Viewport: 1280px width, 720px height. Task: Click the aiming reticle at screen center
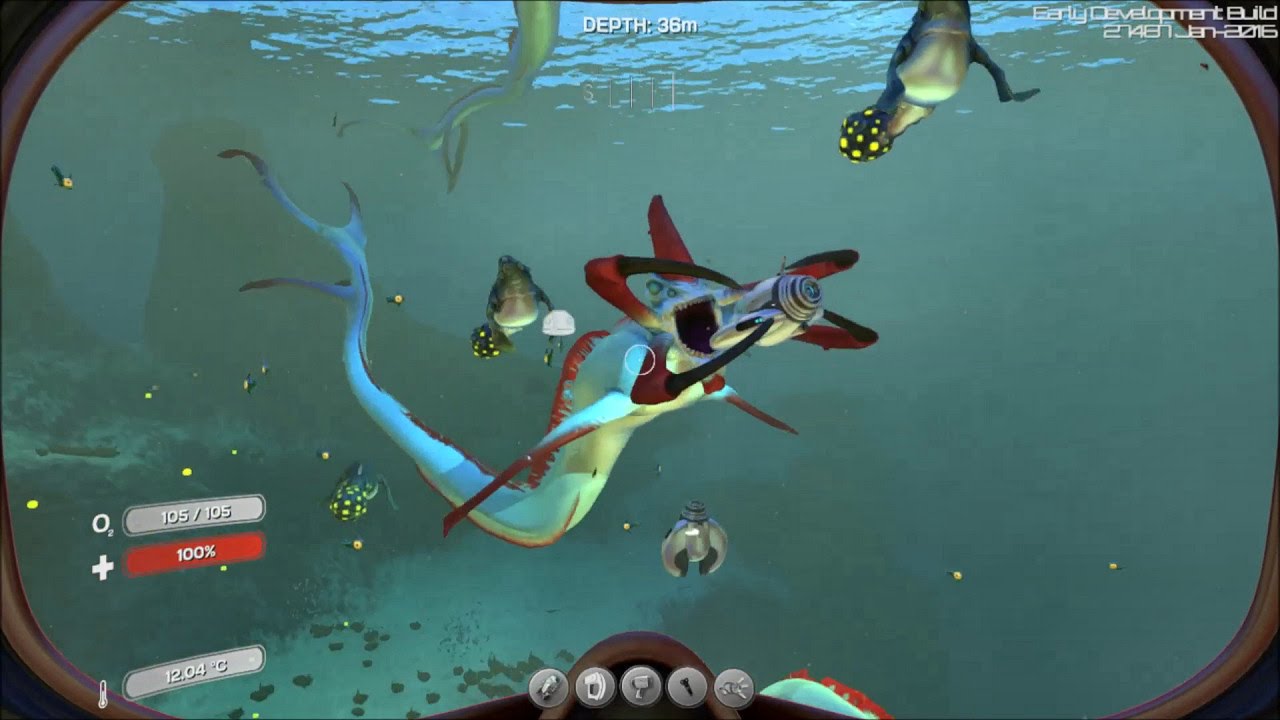coord(640,361)
